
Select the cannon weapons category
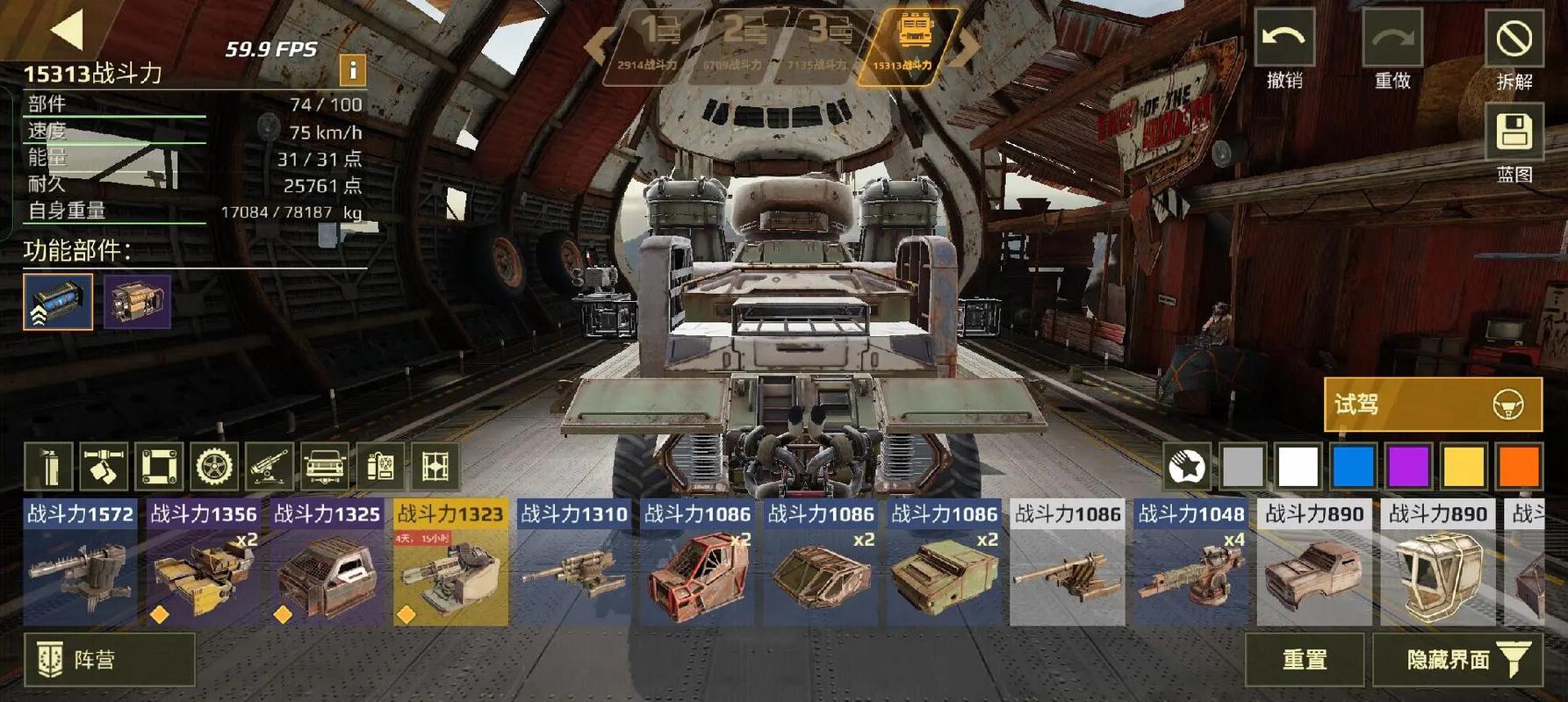pos(269,466)
